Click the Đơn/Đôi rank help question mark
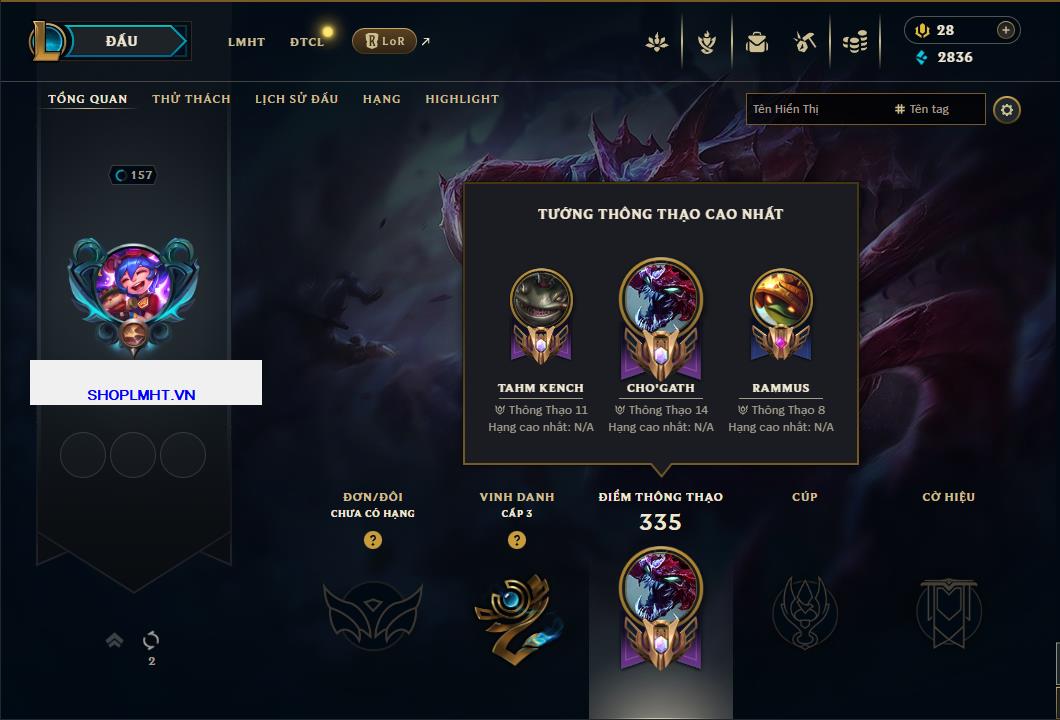 (x=373, y=540)
